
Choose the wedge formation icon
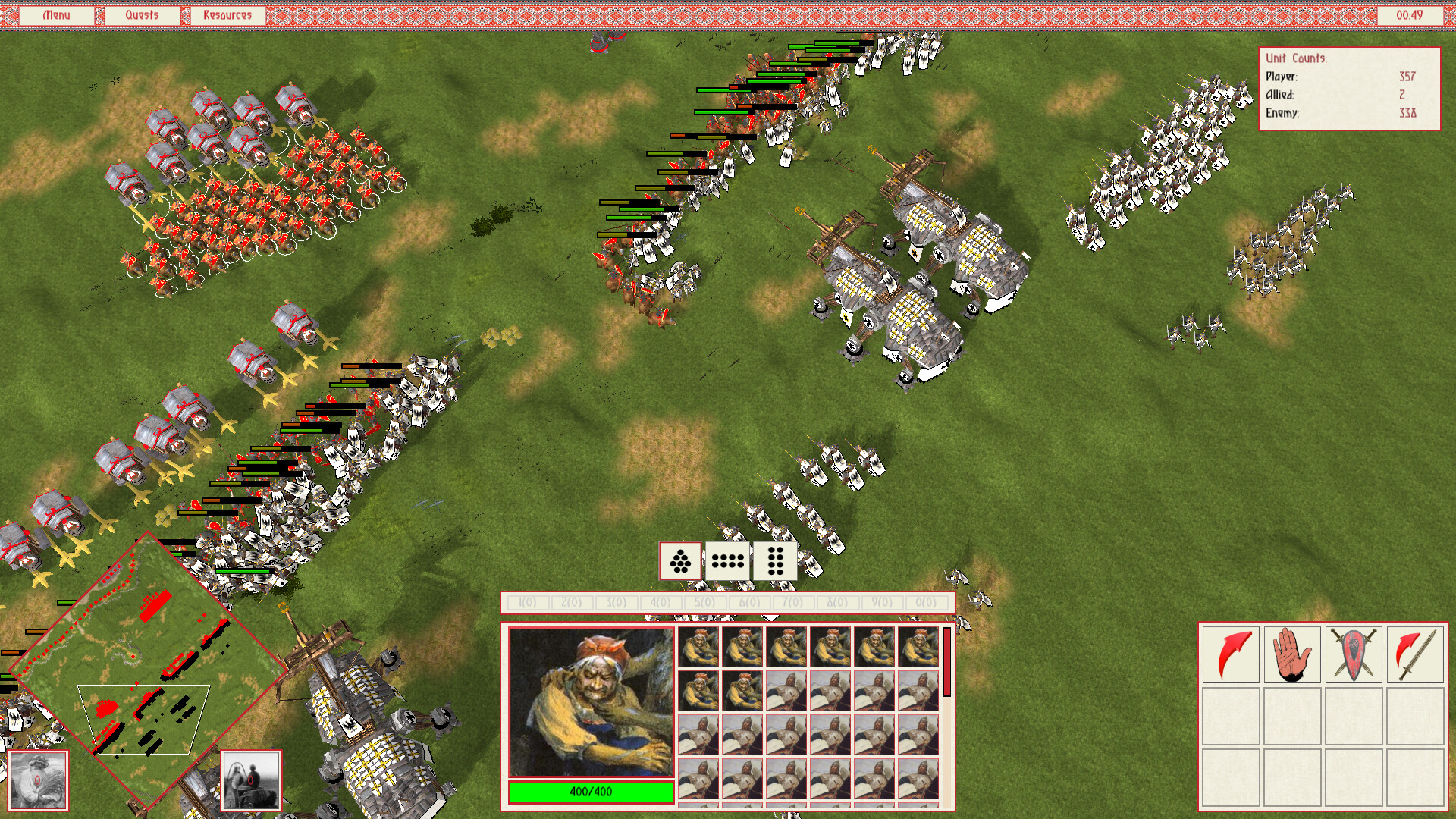click(682, 563)
